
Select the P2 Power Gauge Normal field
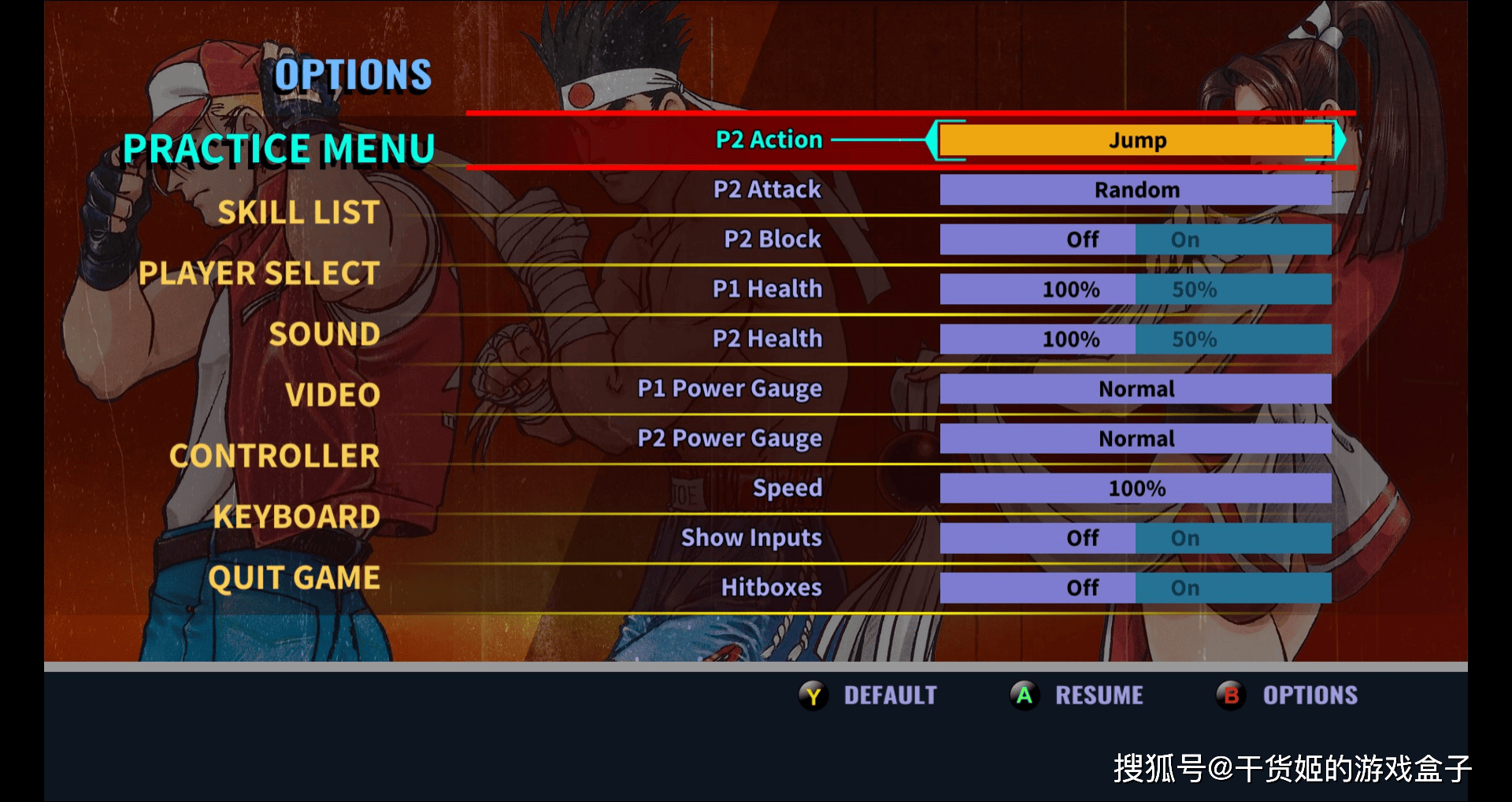click(1136, 438)
